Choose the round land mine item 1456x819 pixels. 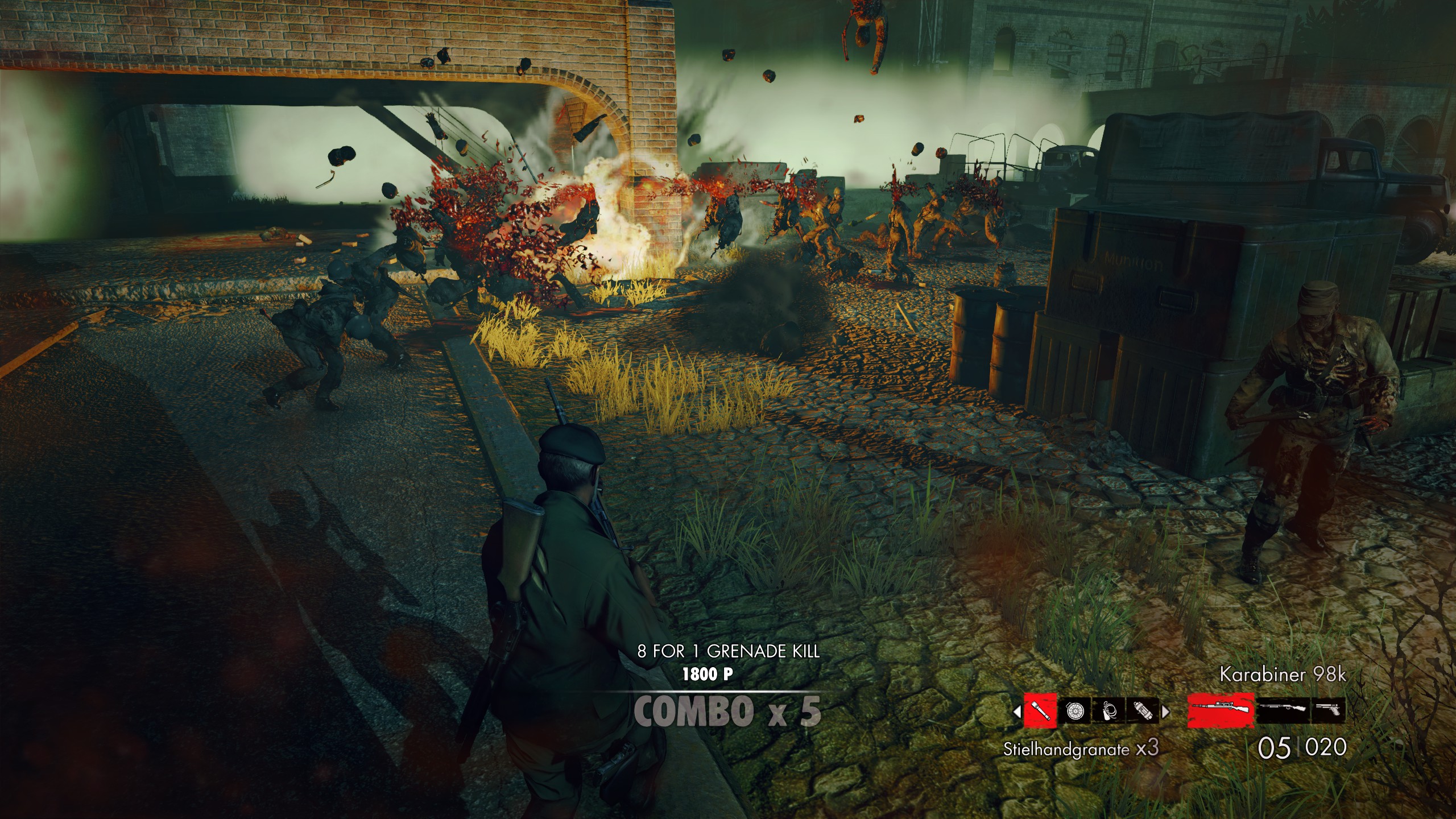1074,710
